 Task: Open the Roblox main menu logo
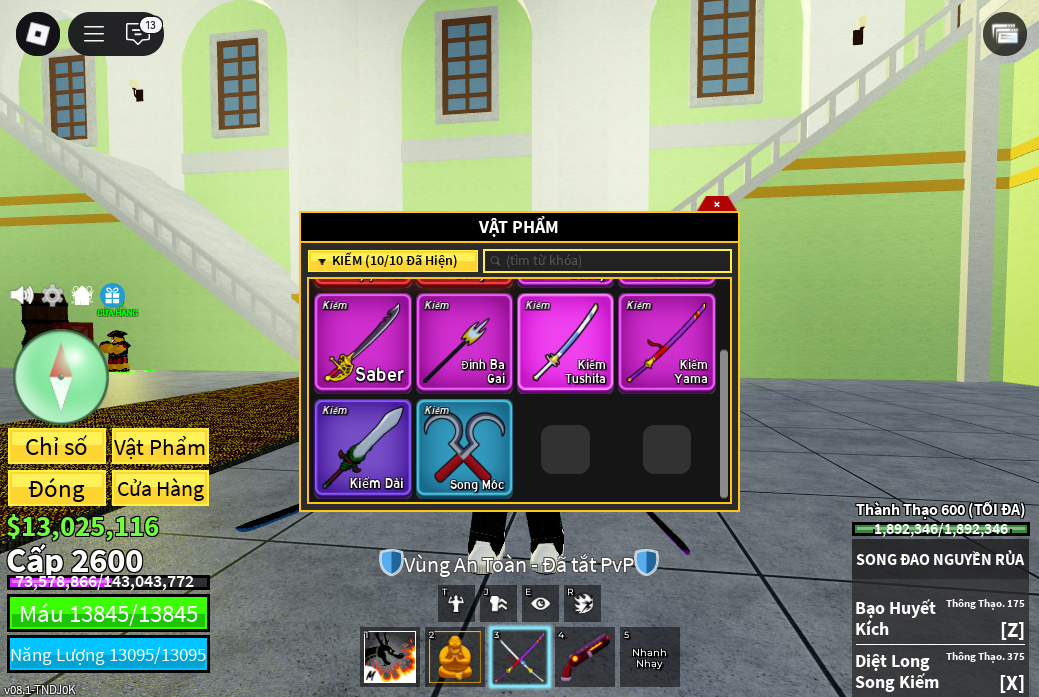coord(38,34)
